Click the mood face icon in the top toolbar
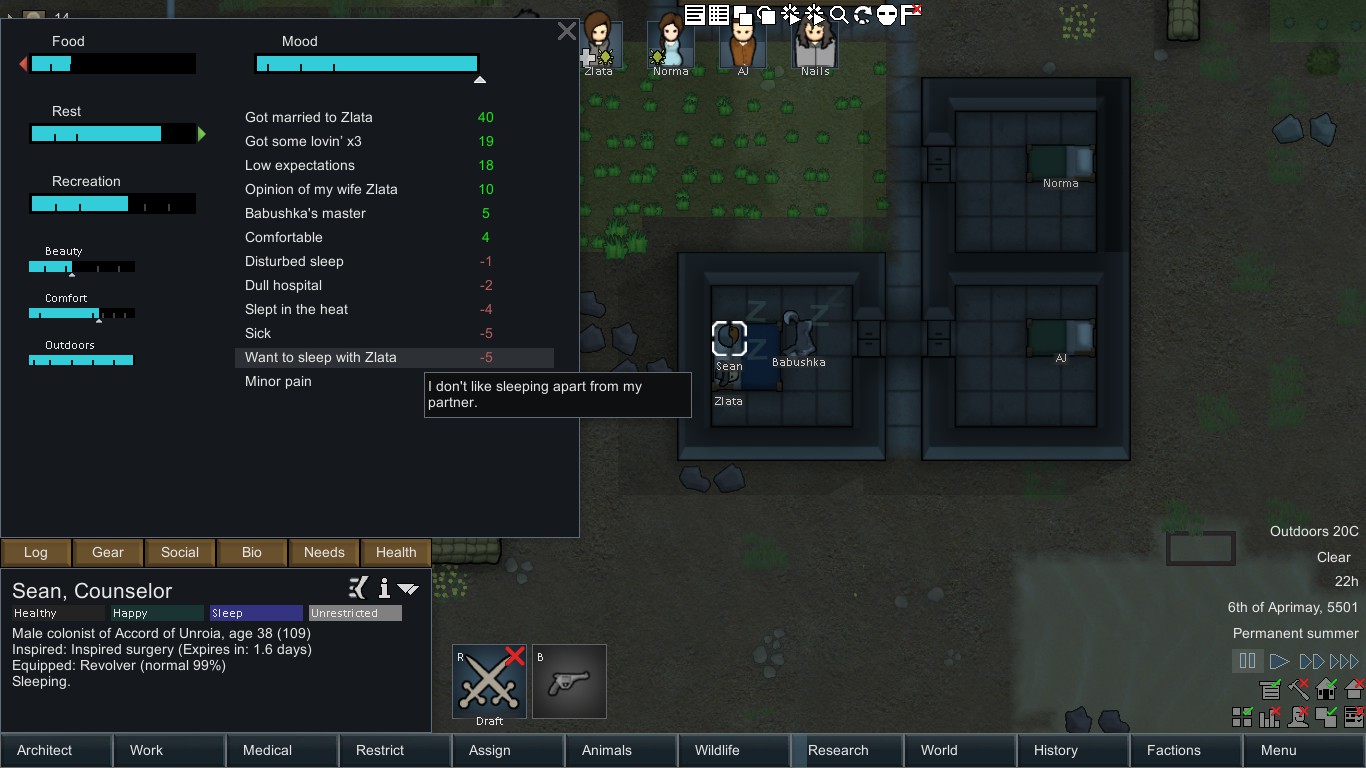 (x=886, y=14)
